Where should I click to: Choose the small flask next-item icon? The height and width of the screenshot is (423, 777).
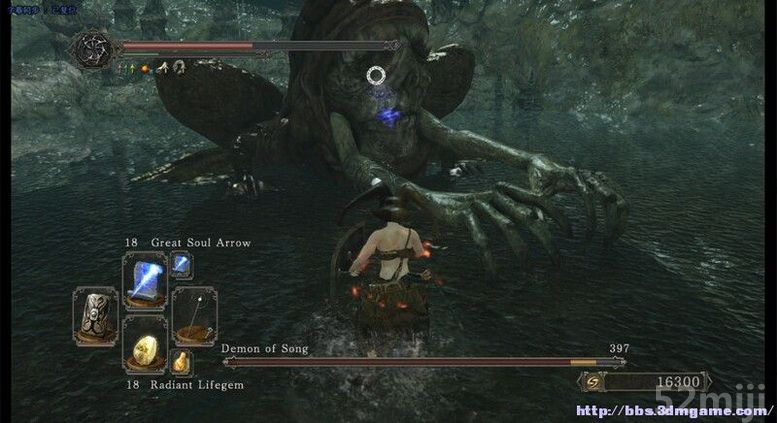coord(182,362)
